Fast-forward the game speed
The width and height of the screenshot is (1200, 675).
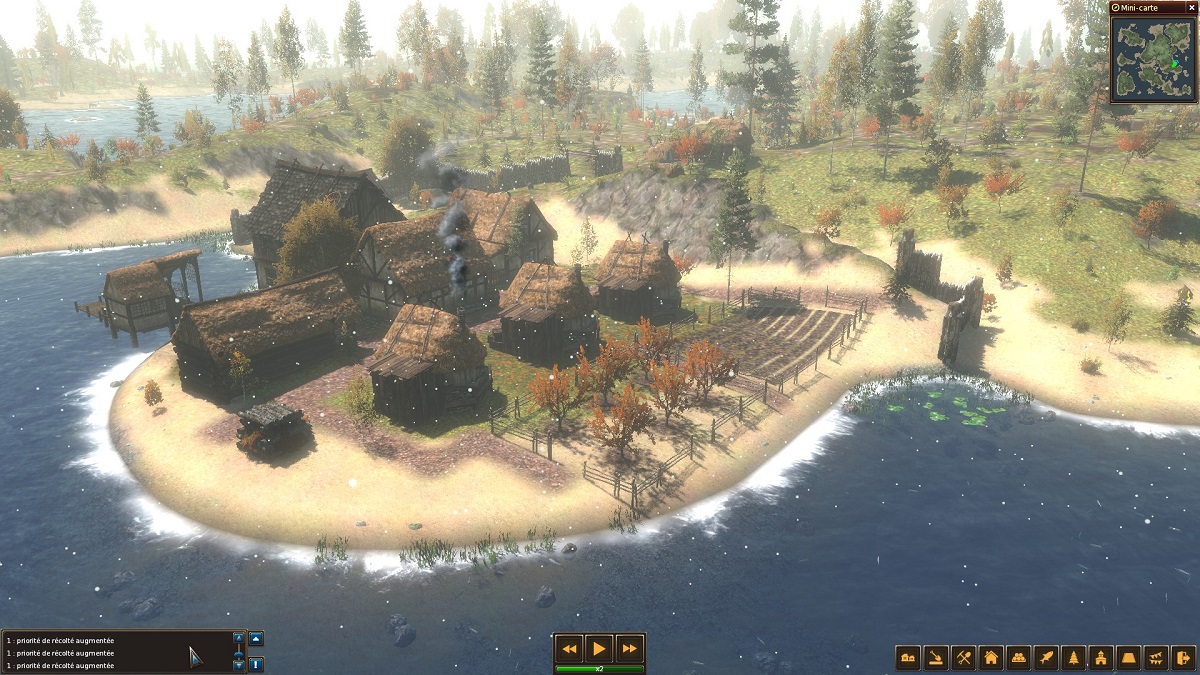click(629, 648)
